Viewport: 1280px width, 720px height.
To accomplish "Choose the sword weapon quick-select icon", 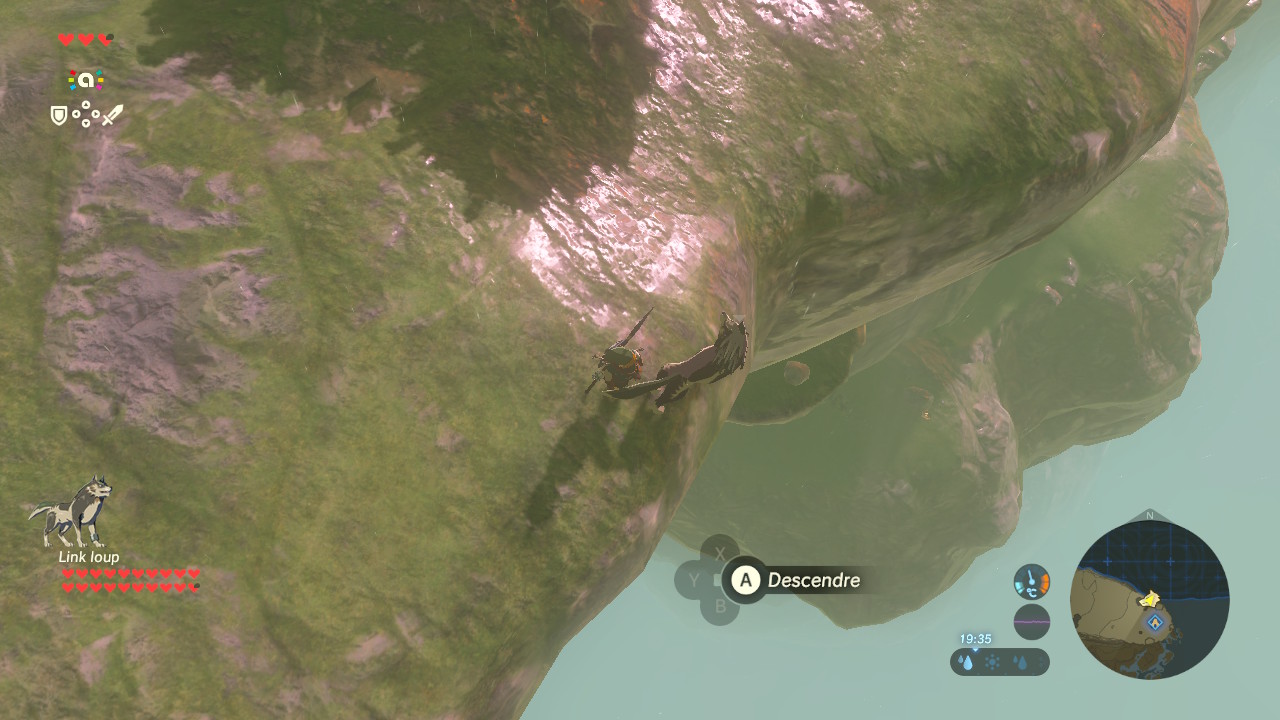I will tap(112, 116).
